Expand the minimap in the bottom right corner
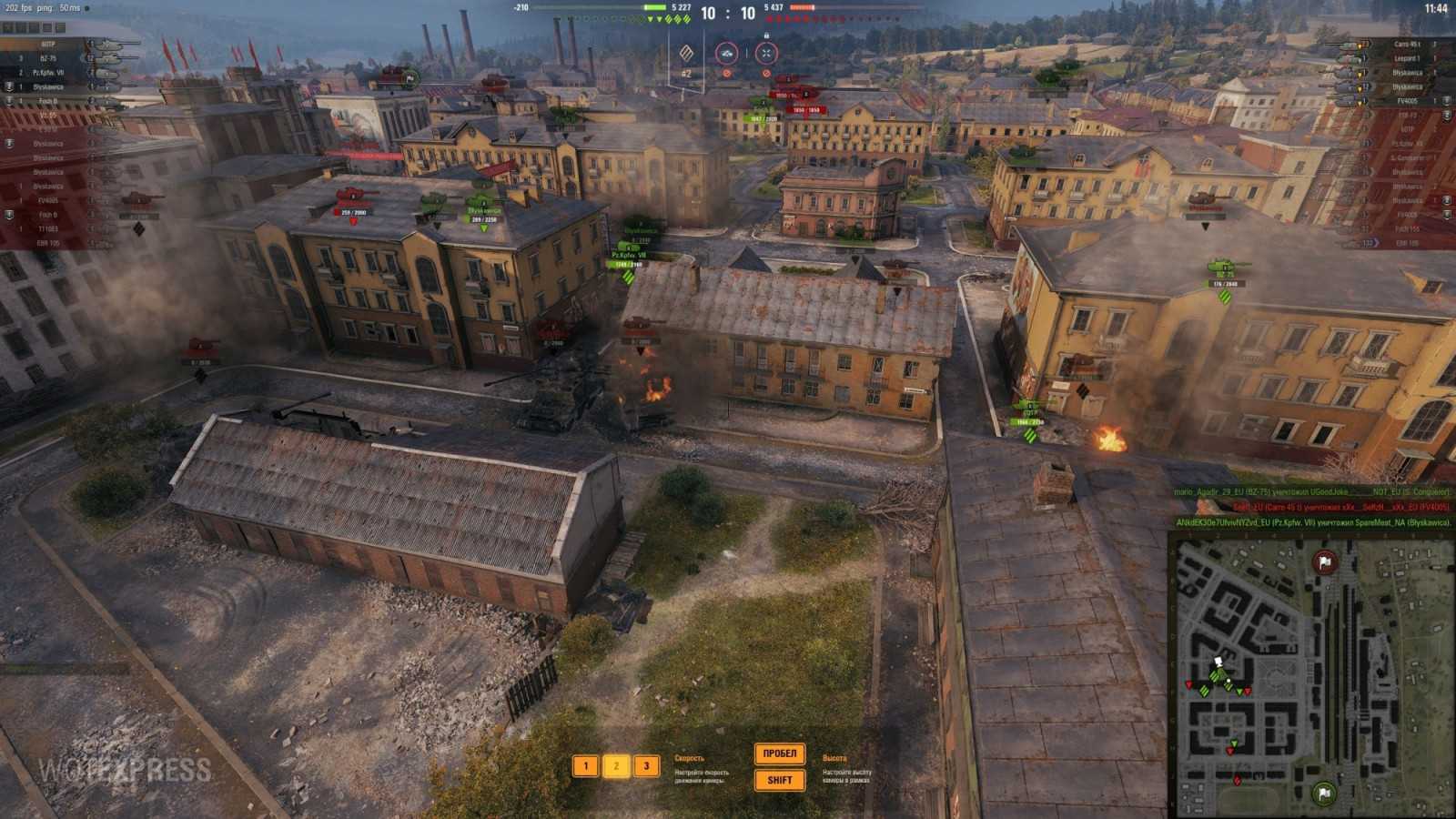This screenshot has width=1456, height=819. [1449, 812]
